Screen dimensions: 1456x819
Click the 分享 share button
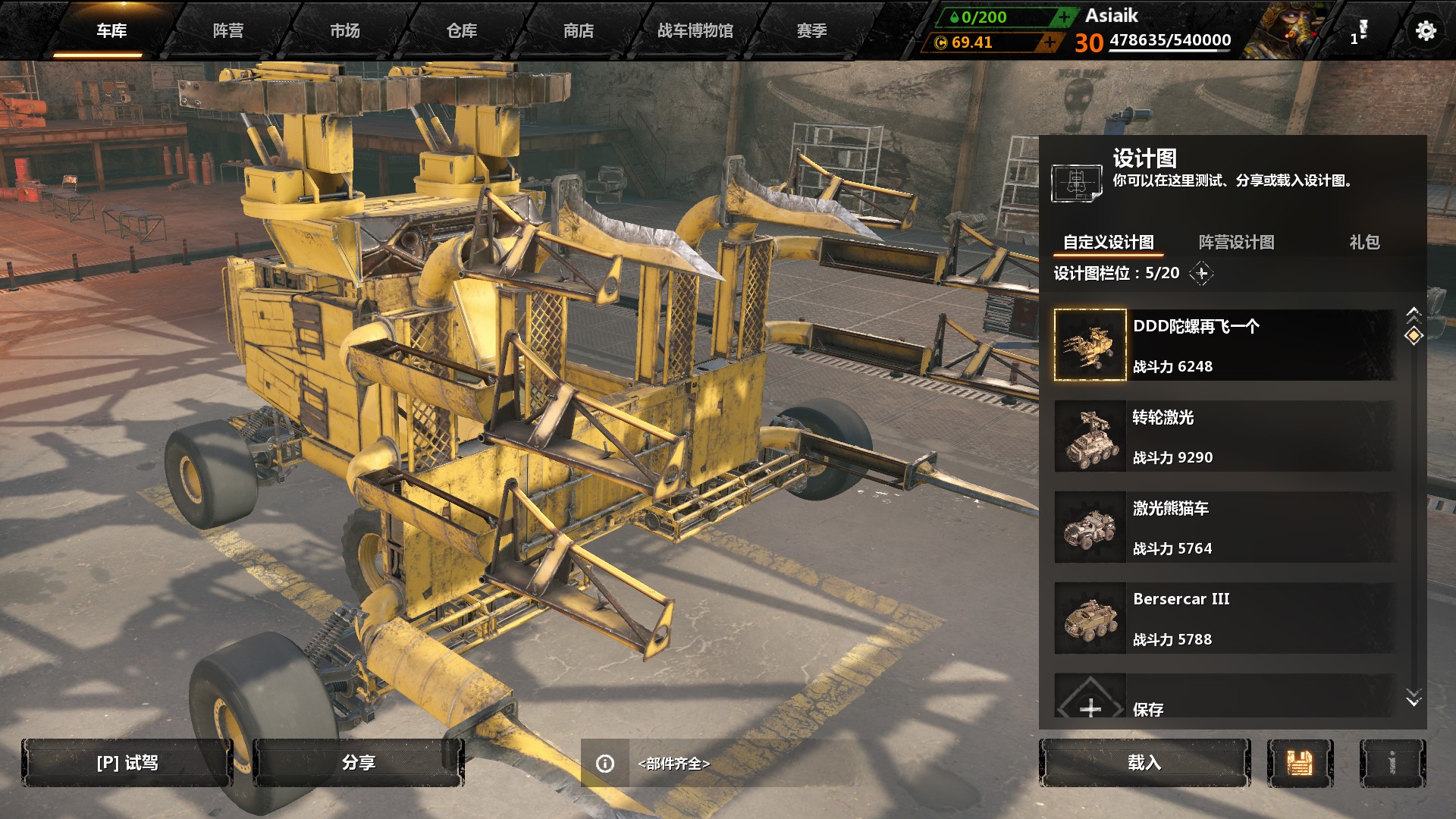tap(358, 763)
